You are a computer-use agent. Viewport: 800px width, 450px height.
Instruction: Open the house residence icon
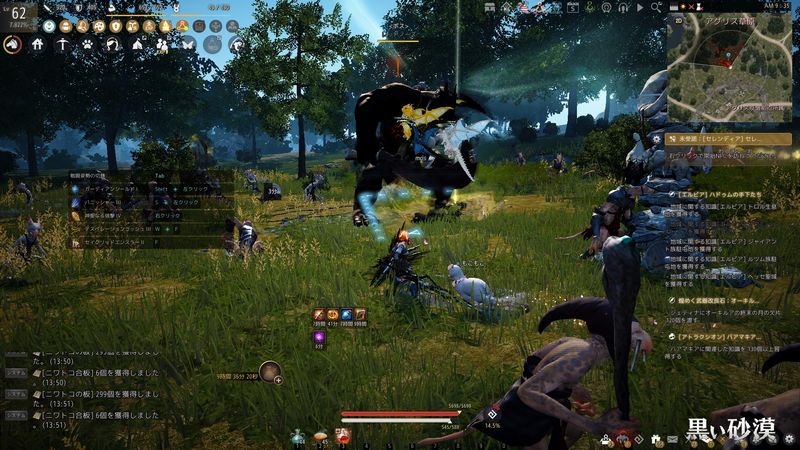click(38, 44)
